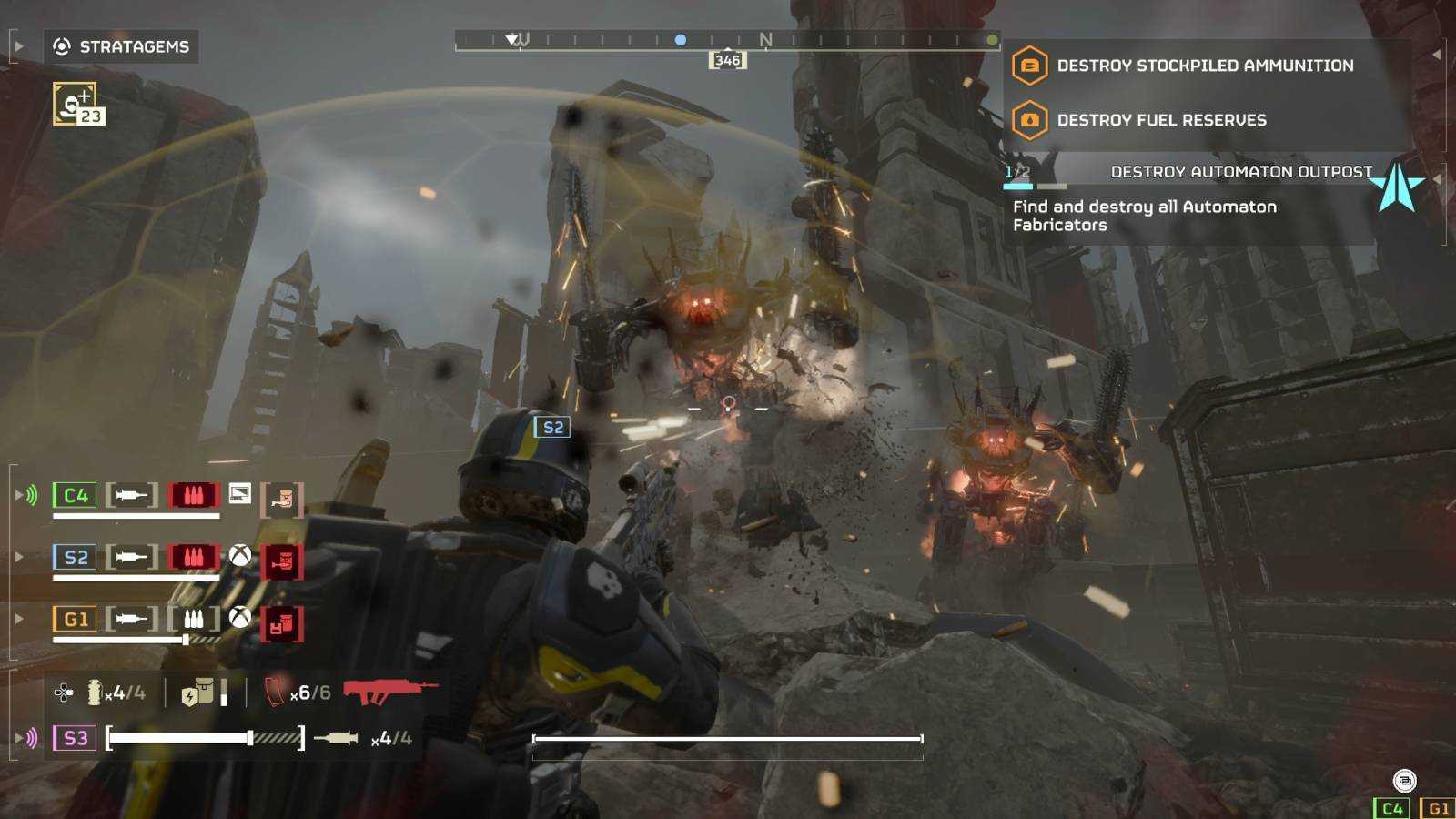
Task: Click the grenade count icon
Action: click(x=95, y=693)
